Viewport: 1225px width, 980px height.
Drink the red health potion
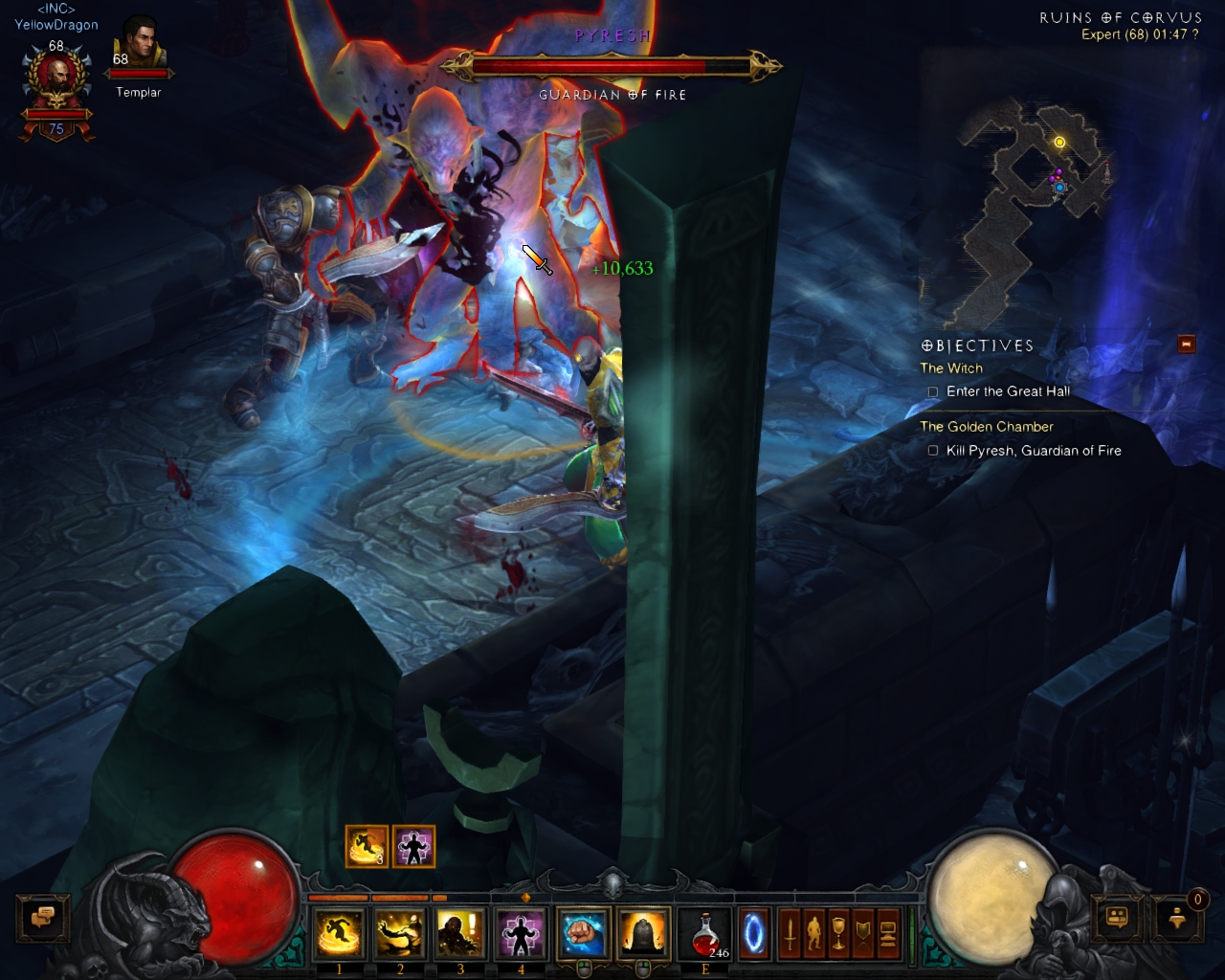(705, 933)
